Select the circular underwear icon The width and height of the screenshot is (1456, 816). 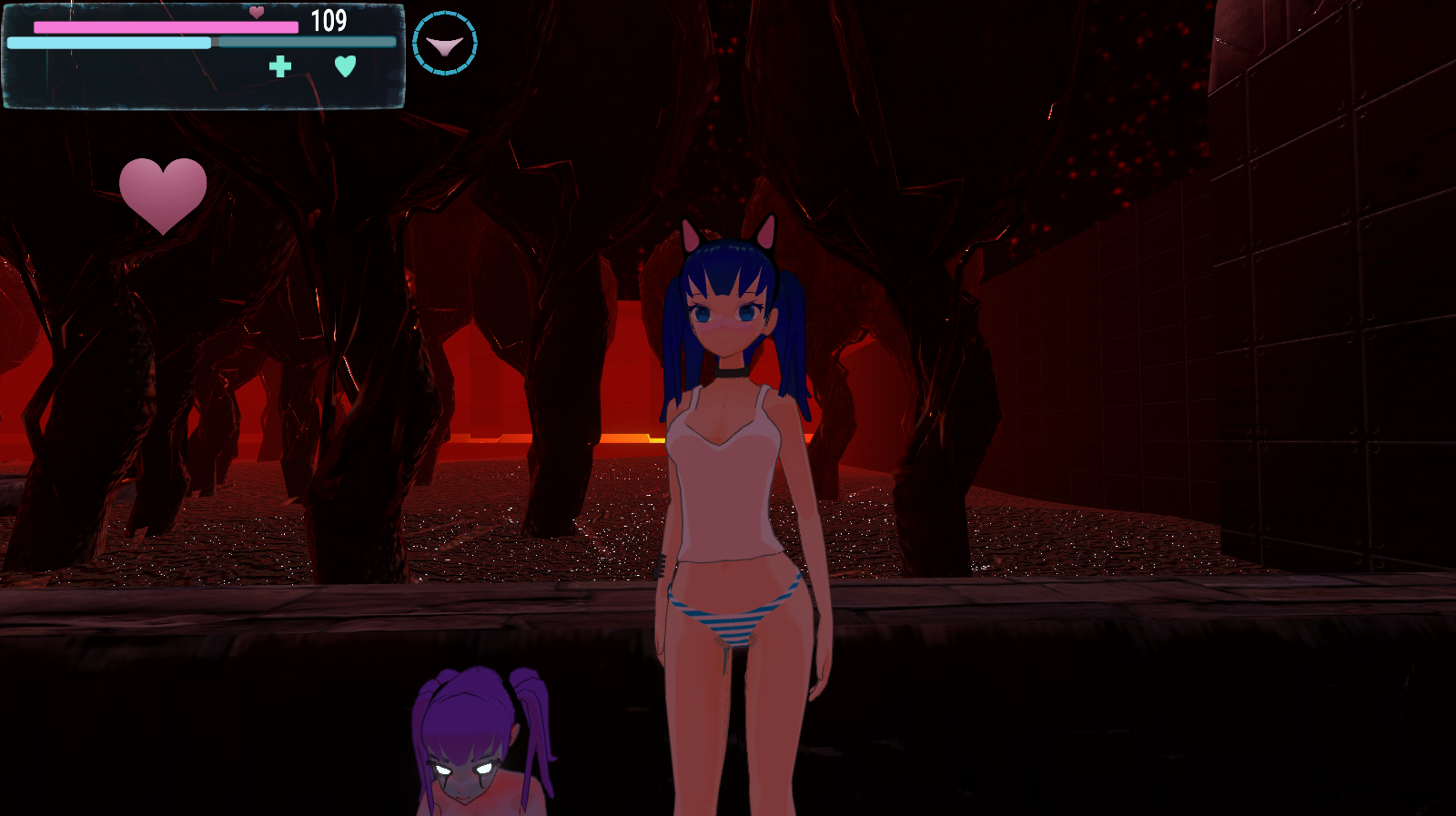point(444,44)
